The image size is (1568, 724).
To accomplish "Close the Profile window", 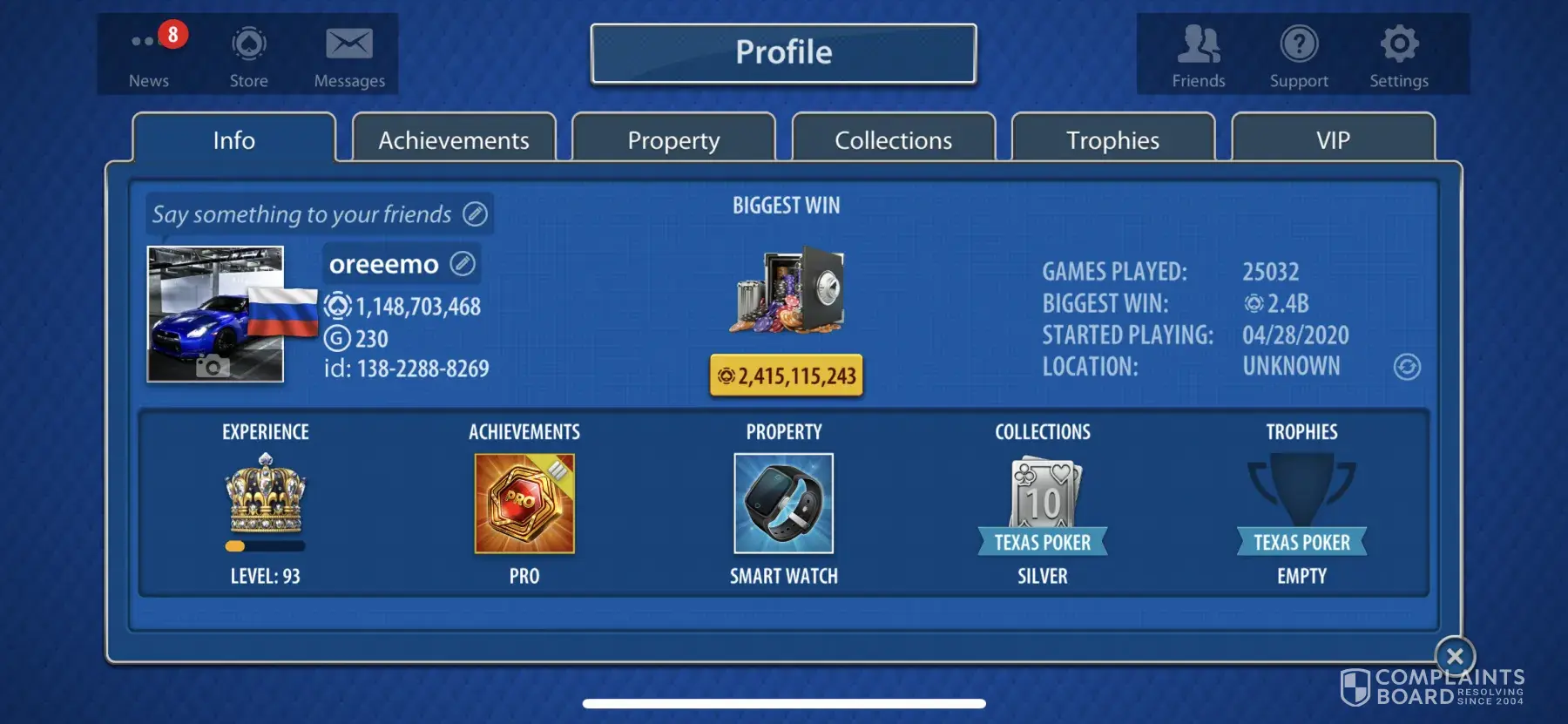I will [x=1455, y=656].
